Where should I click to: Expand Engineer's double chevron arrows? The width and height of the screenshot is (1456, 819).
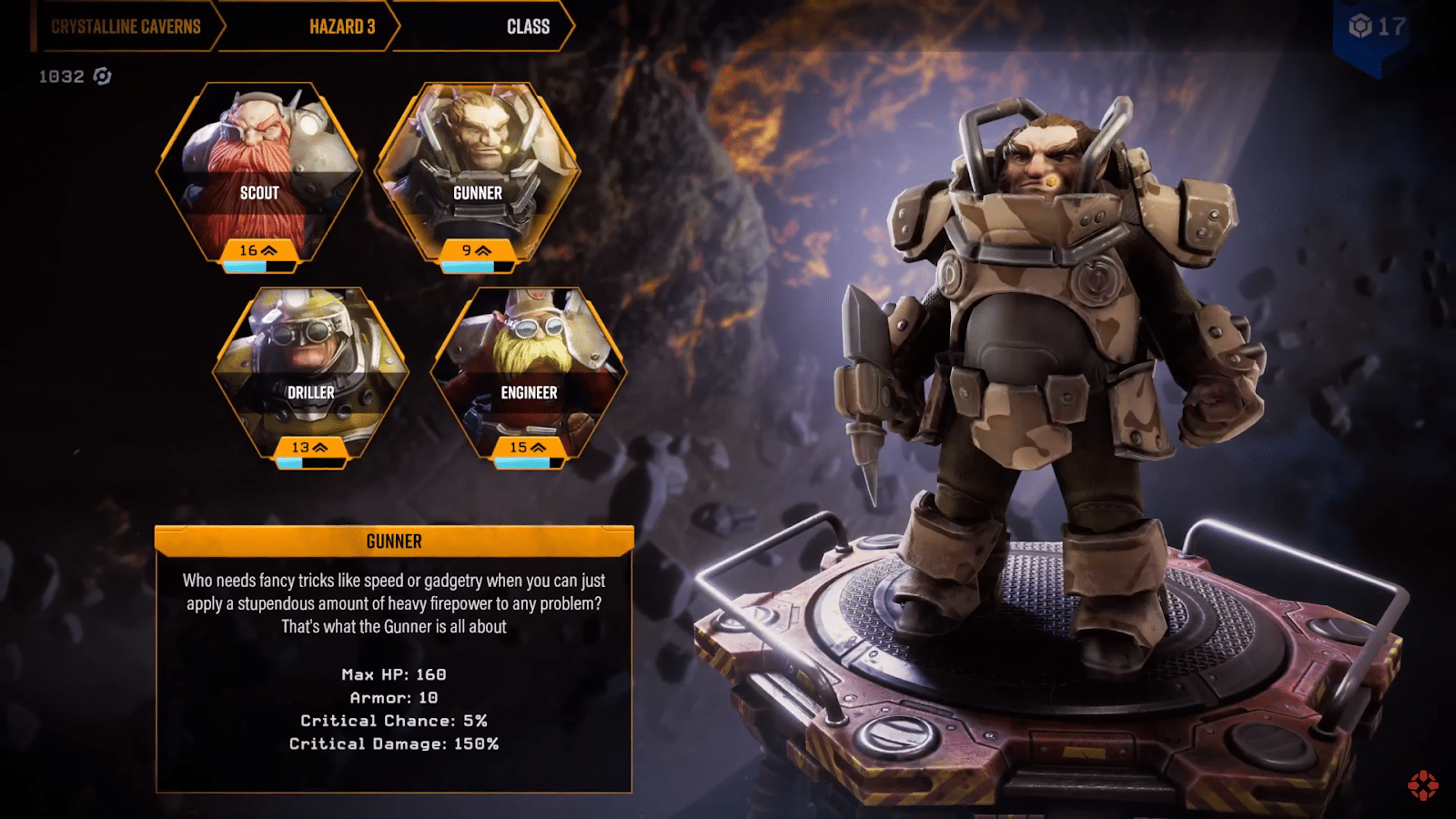(x=538, y=447)
